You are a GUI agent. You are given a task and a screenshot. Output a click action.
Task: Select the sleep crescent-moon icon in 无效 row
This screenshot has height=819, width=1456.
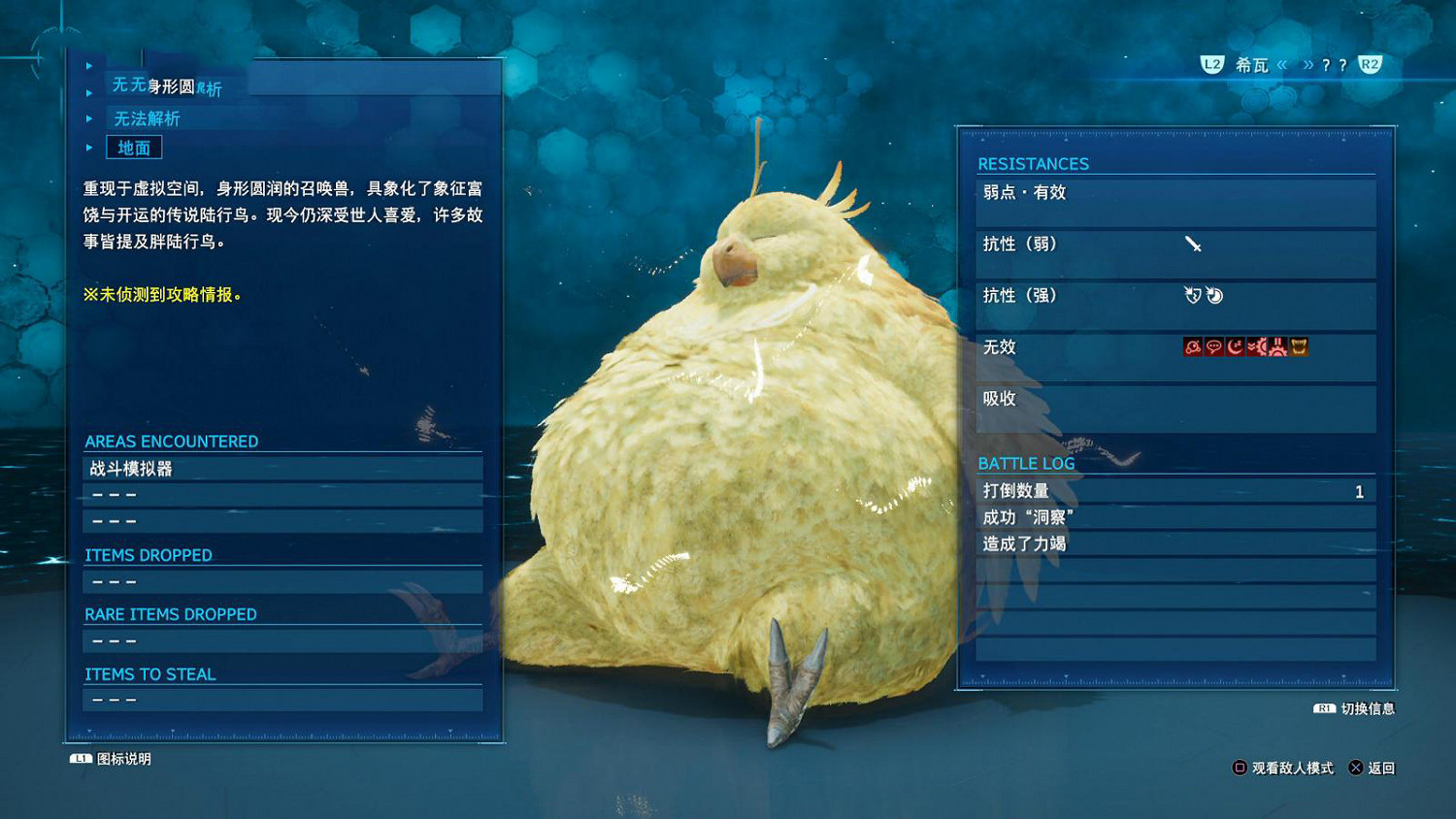[1233, 346]
